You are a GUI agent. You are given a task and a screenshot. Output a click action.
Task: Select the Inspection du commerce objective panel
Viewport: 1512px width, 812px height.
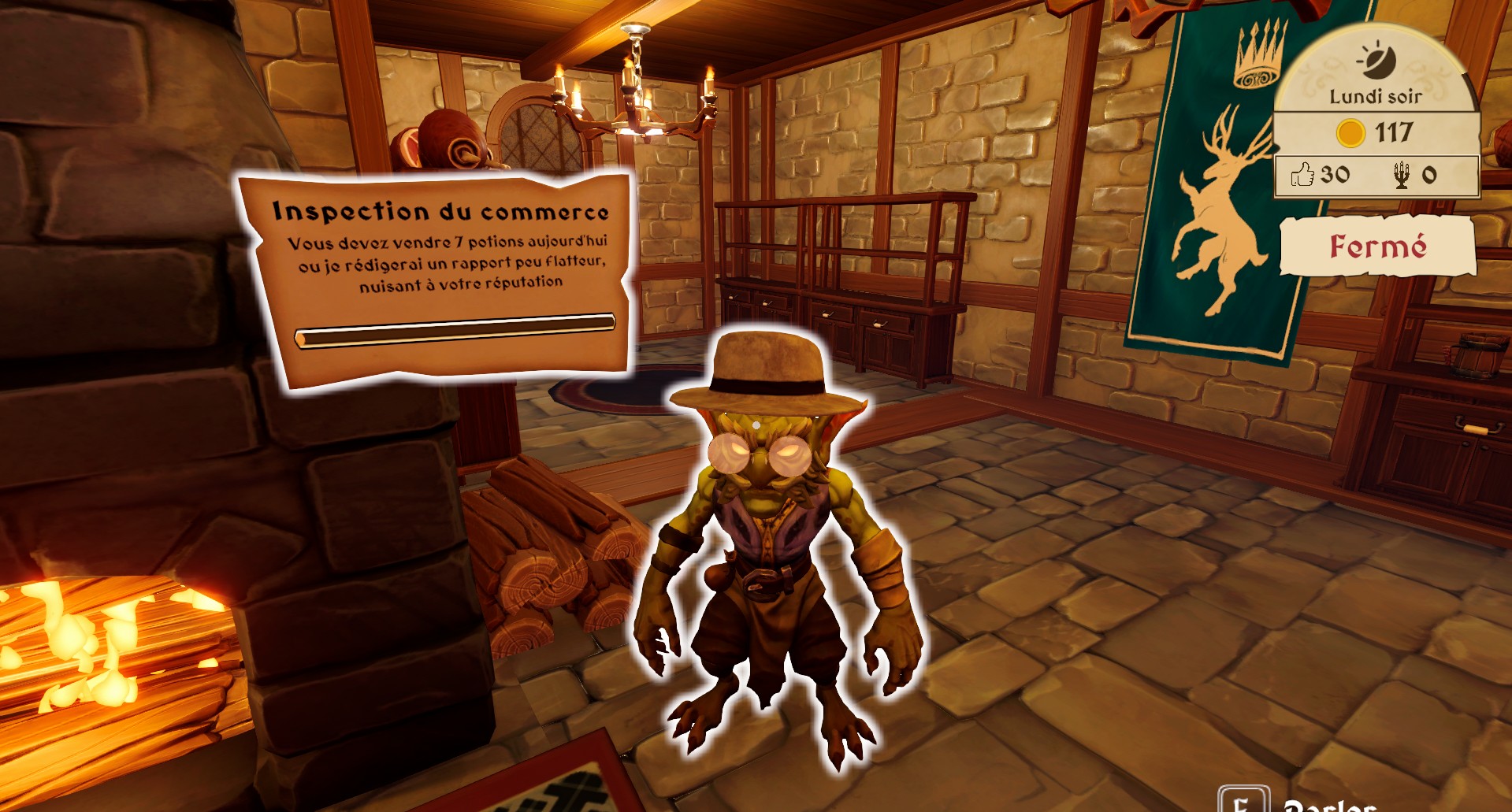tap(439, 276)
